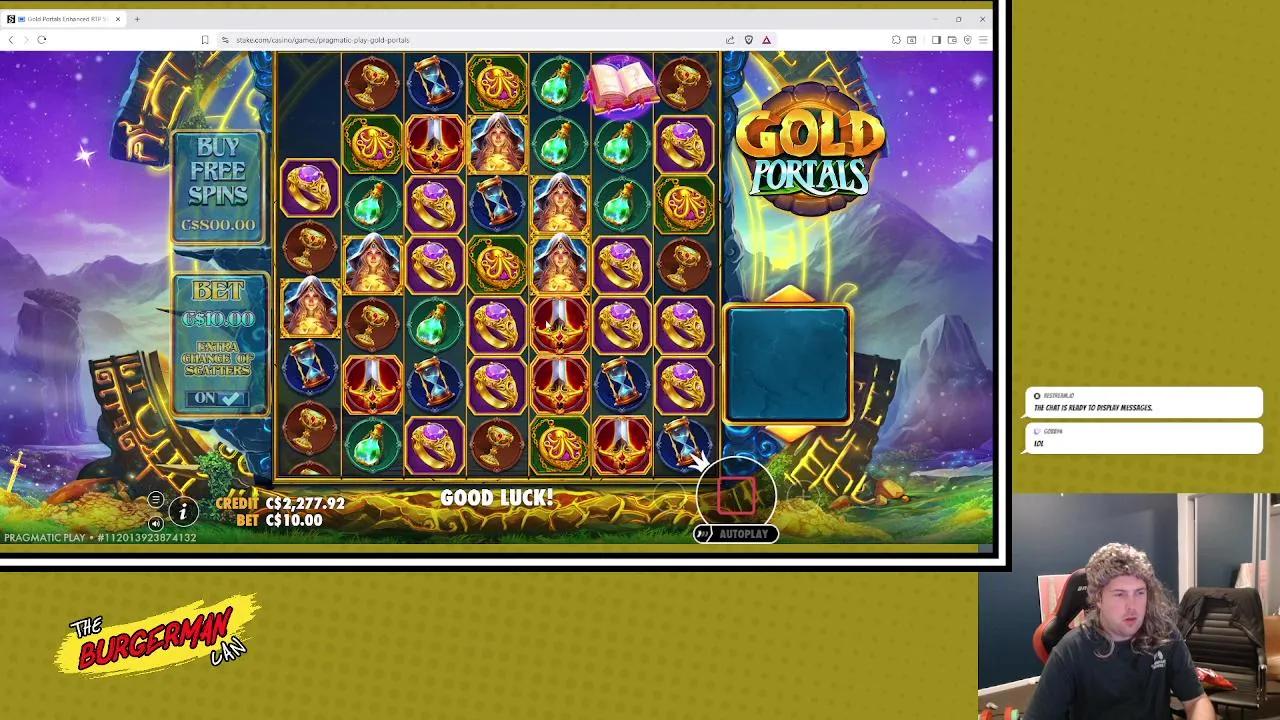Image resolution: width=1280 pixels, height=720 pixels.
Task: Click the share icon in the address bar
Action: [731, 40]
